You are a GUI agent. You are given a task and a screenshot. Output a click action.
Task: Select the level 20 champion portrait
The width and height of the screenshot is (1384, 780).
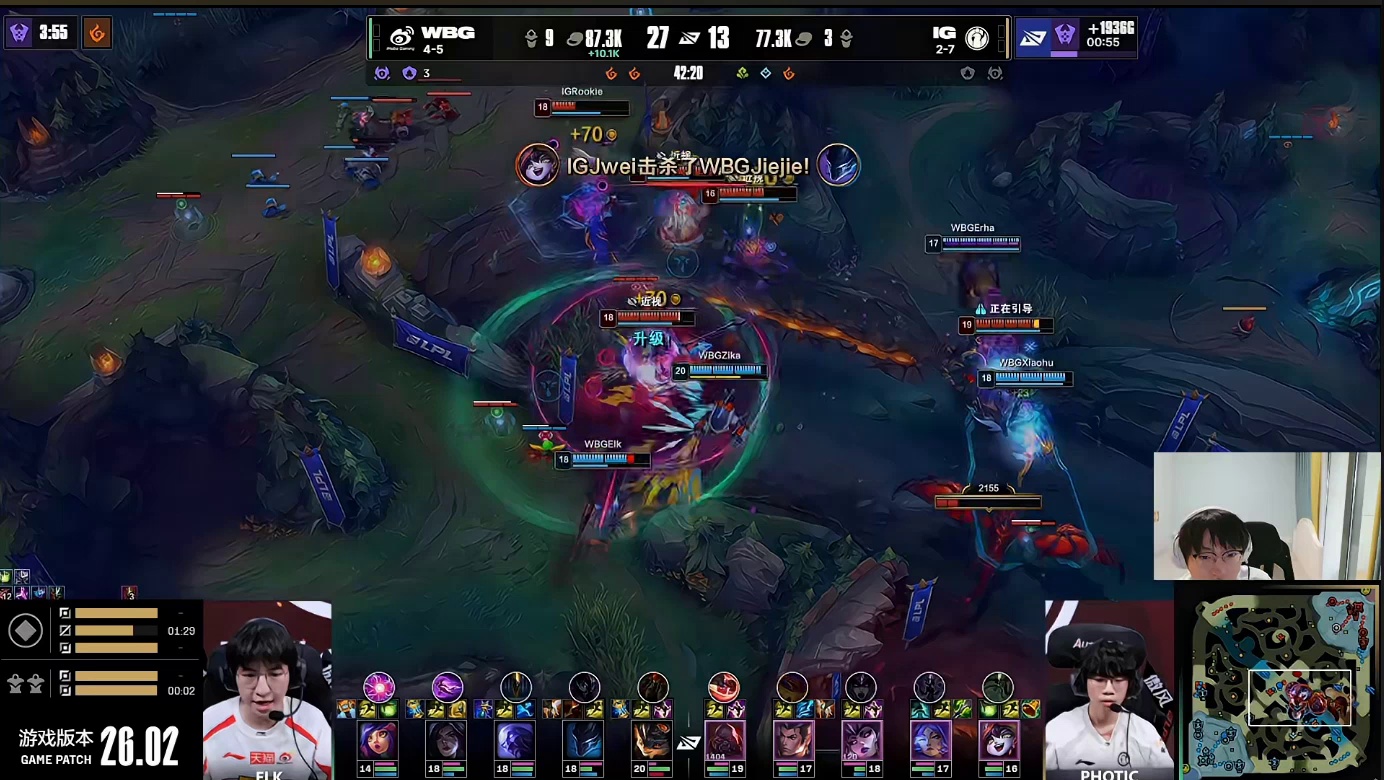[653, 741]
